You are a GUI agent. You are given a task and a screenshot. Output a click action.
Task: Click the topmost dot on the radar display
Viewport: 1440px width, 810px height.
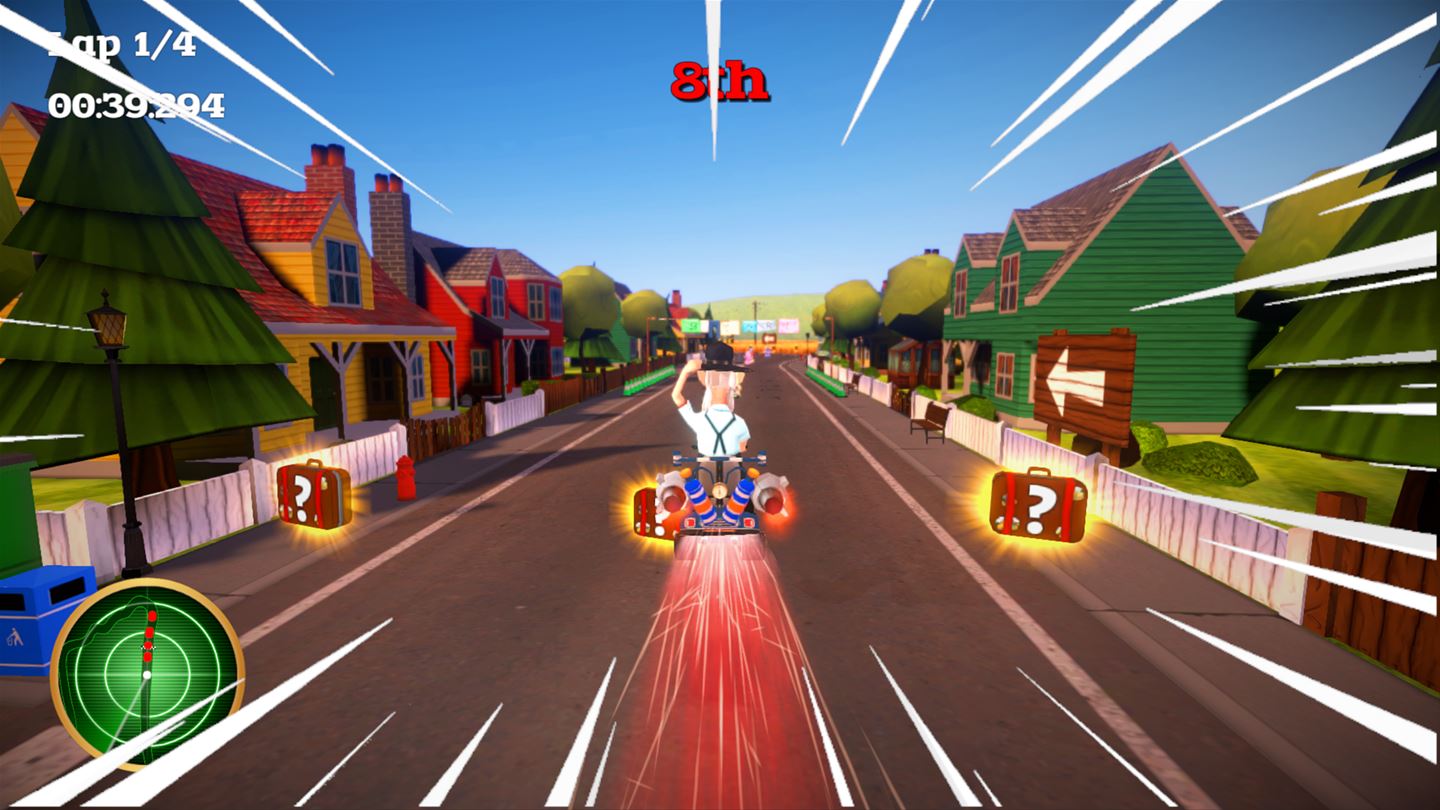point(152,616)
